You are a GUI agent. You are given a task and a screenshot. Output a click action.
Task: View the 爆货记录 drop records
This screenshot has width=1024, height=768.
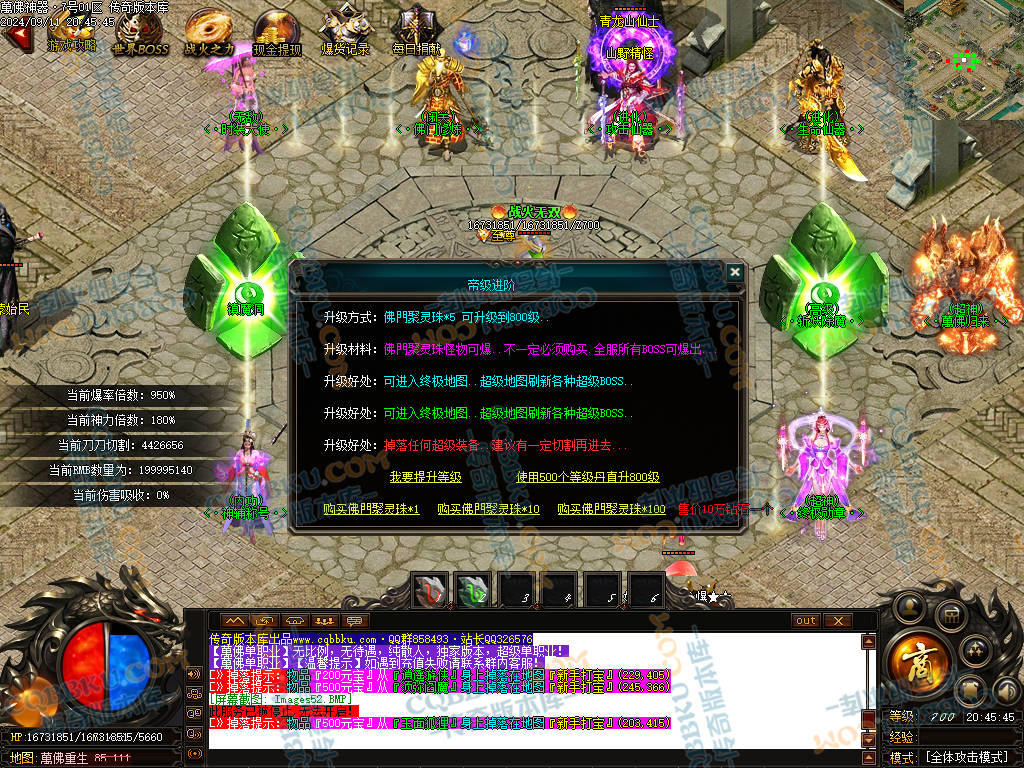[x=345, y=31]
